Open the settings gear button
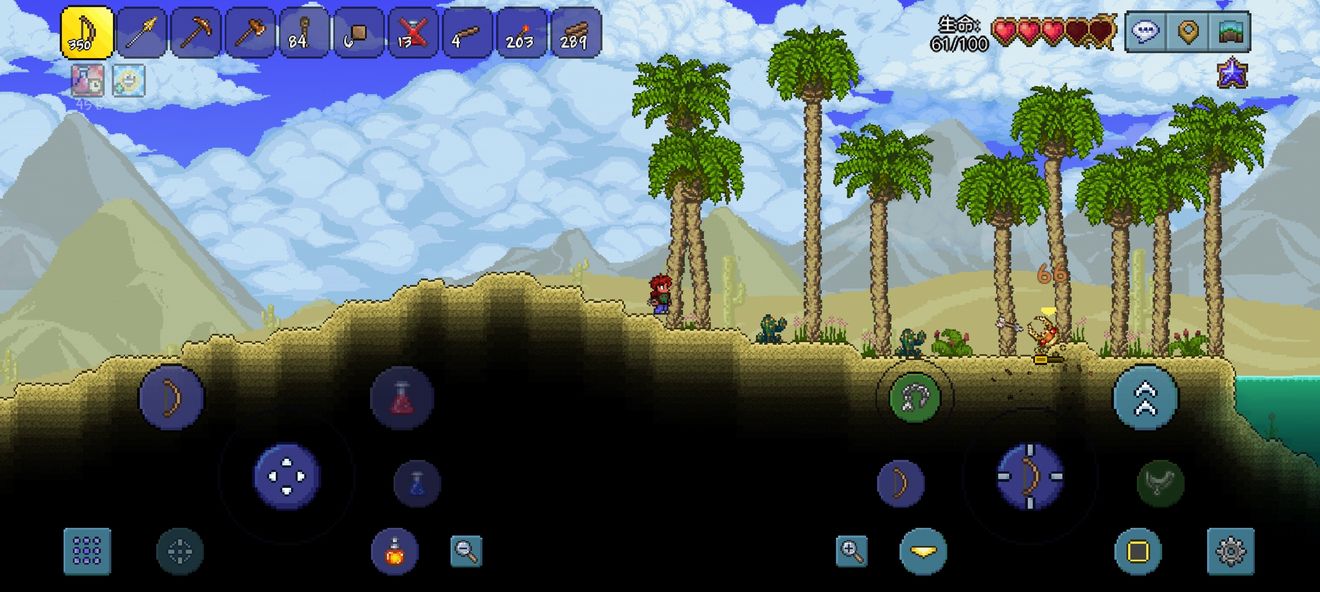The image size is (1320, 592). [x=1230, y=551]
